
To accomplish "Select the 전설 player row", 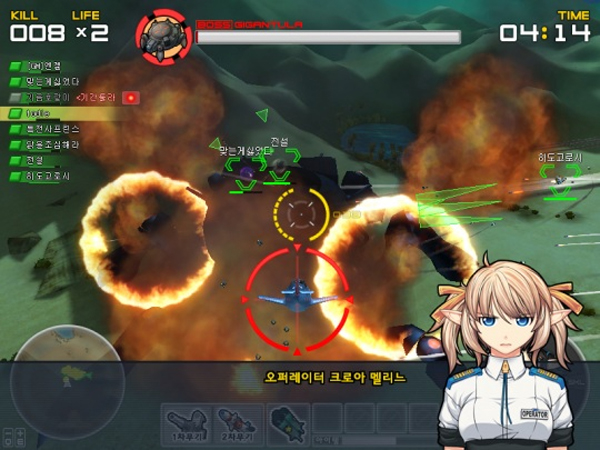I will pyautogui.click(x=40, y=161).
